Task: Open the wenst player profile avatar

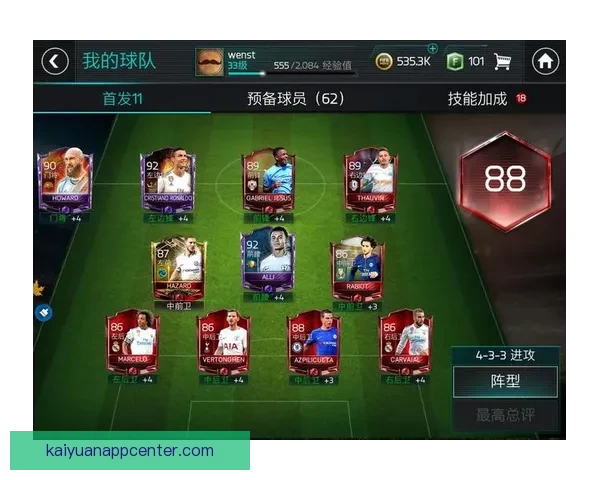Action: pyautogui.click(x=210, y=61)
